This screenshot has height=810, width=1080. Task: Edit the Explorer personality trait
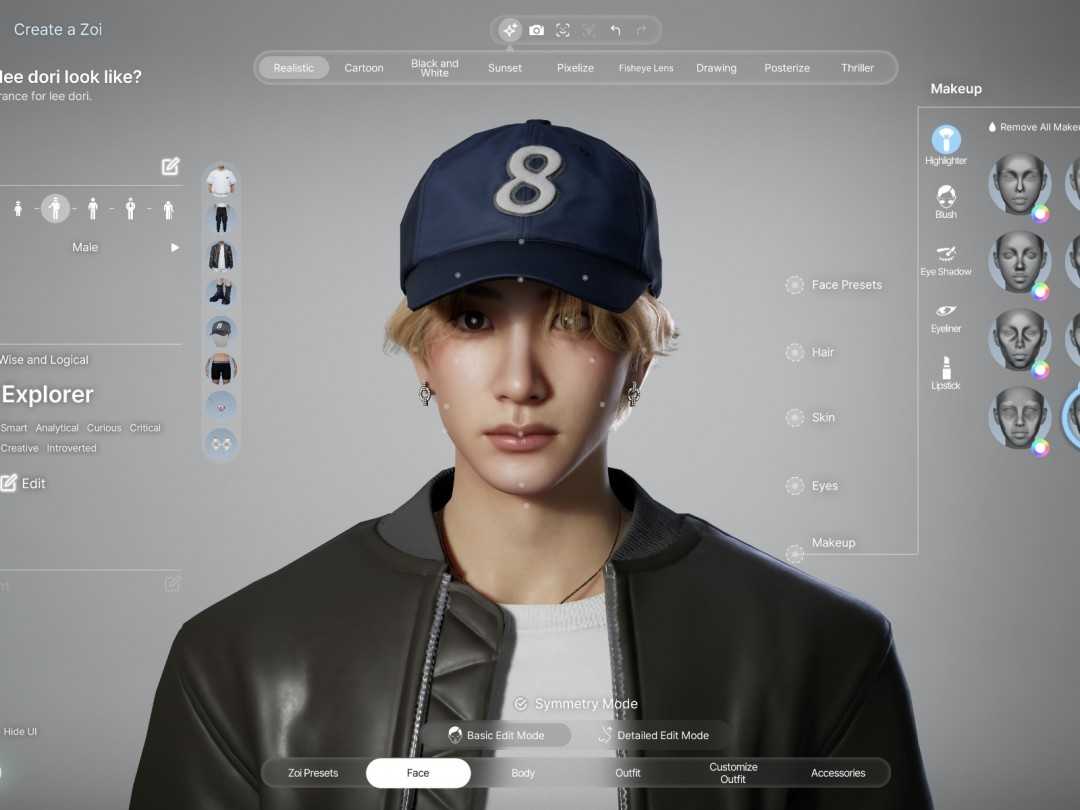(24, 483)
